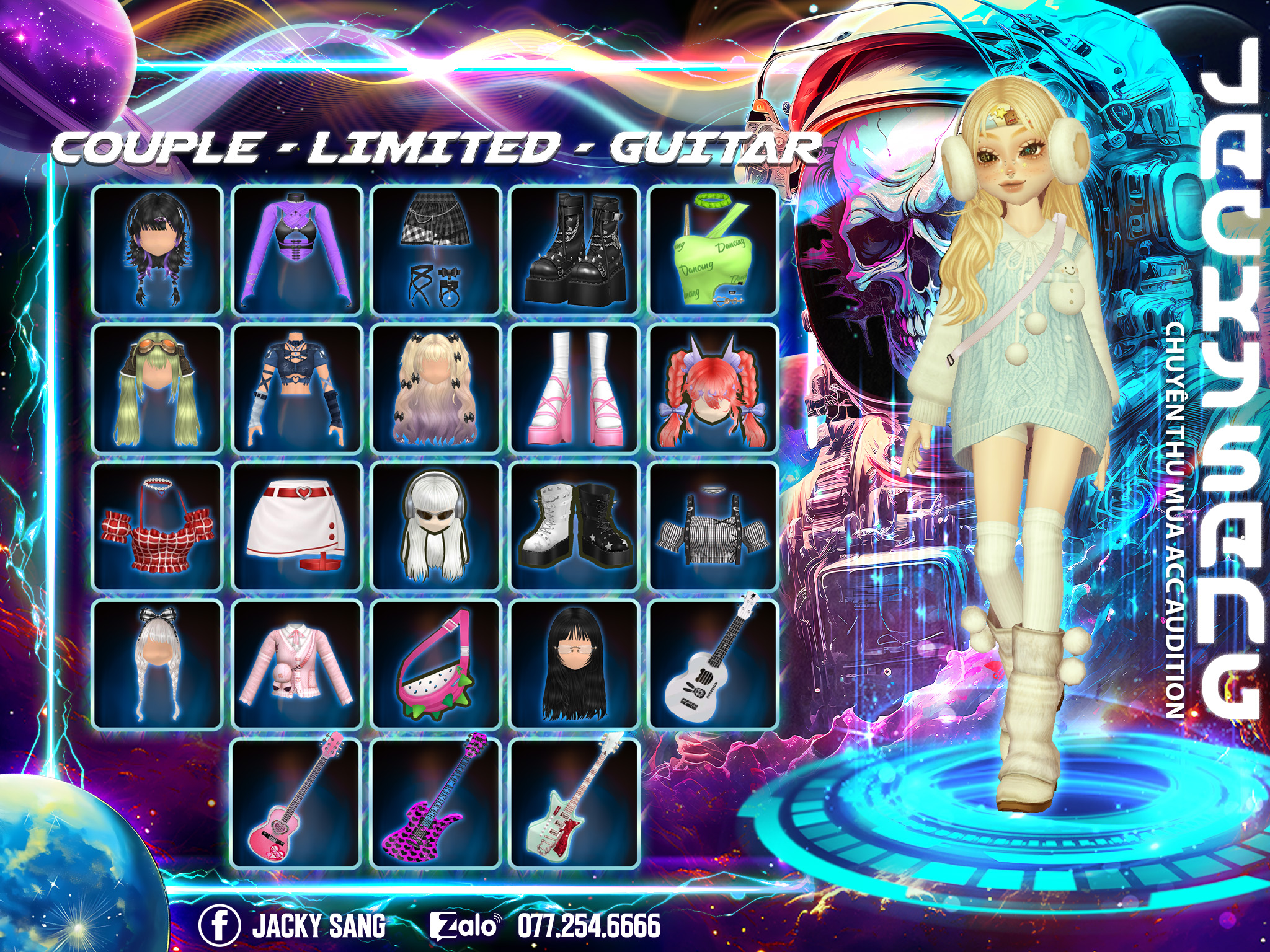The height and width of the screenshot is (952, 1270).
Task: Pick the white ukulele guitar slot
Action: (713, 664)
